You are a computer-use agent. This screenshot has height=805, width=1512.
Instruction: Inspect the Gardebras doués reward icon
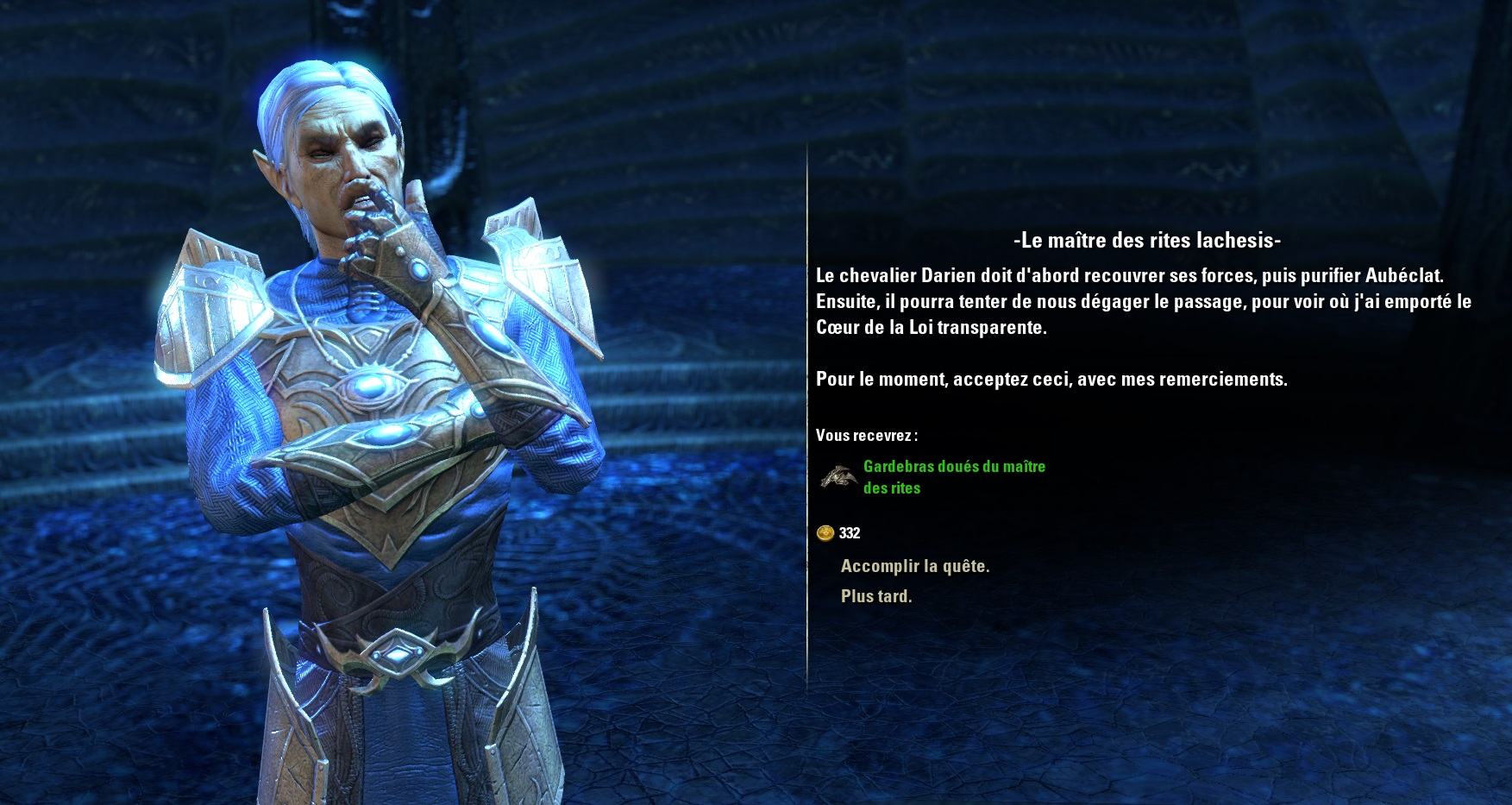838,476
